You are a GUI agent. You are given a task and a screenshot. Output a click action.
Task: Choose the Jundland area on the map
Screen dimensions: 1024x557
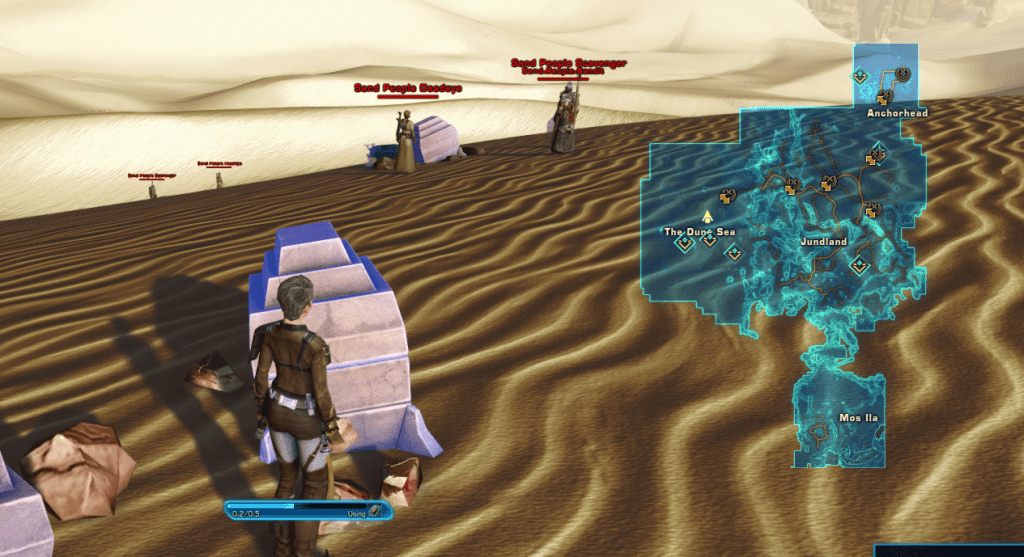pos(824,242)
